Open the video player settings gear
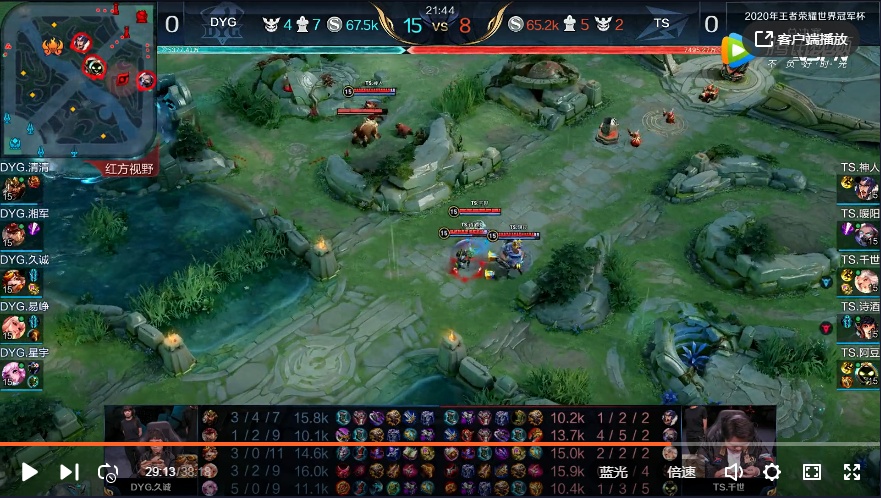Screen dimensions: 881x498 point(772,472)
